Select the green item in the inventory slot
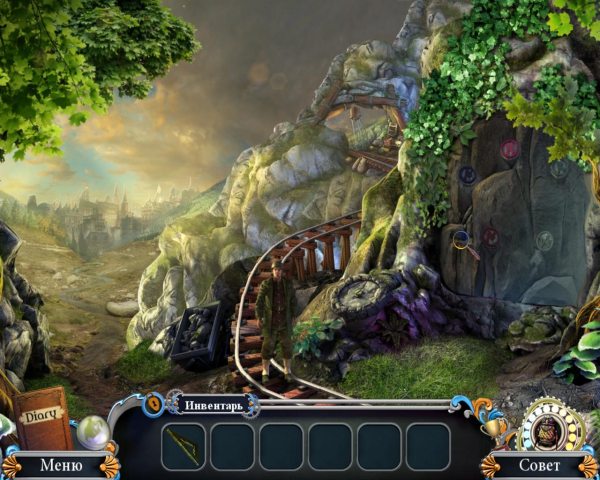 coord(183,444)
